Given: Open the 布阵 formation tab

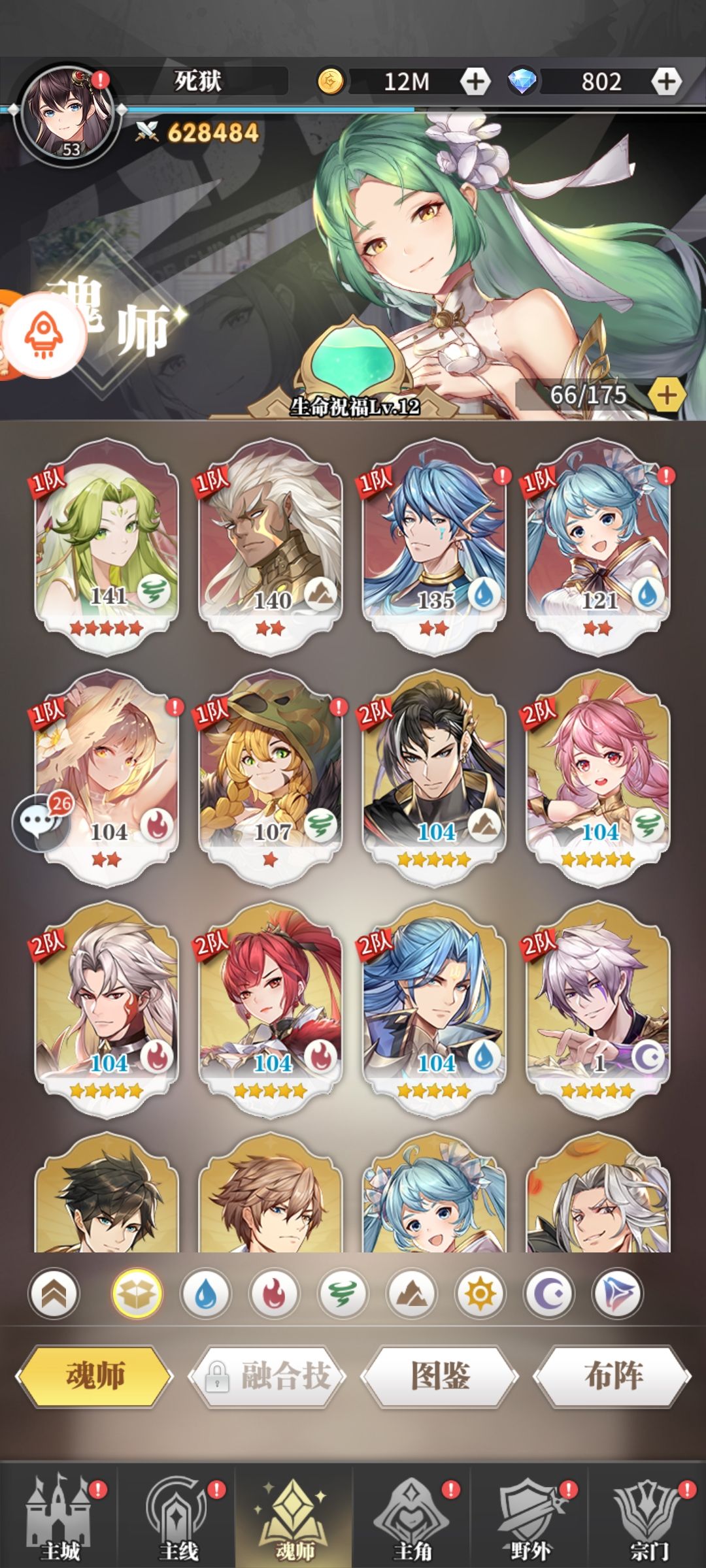Looking at the screenshot, I should pos(613,1375).
